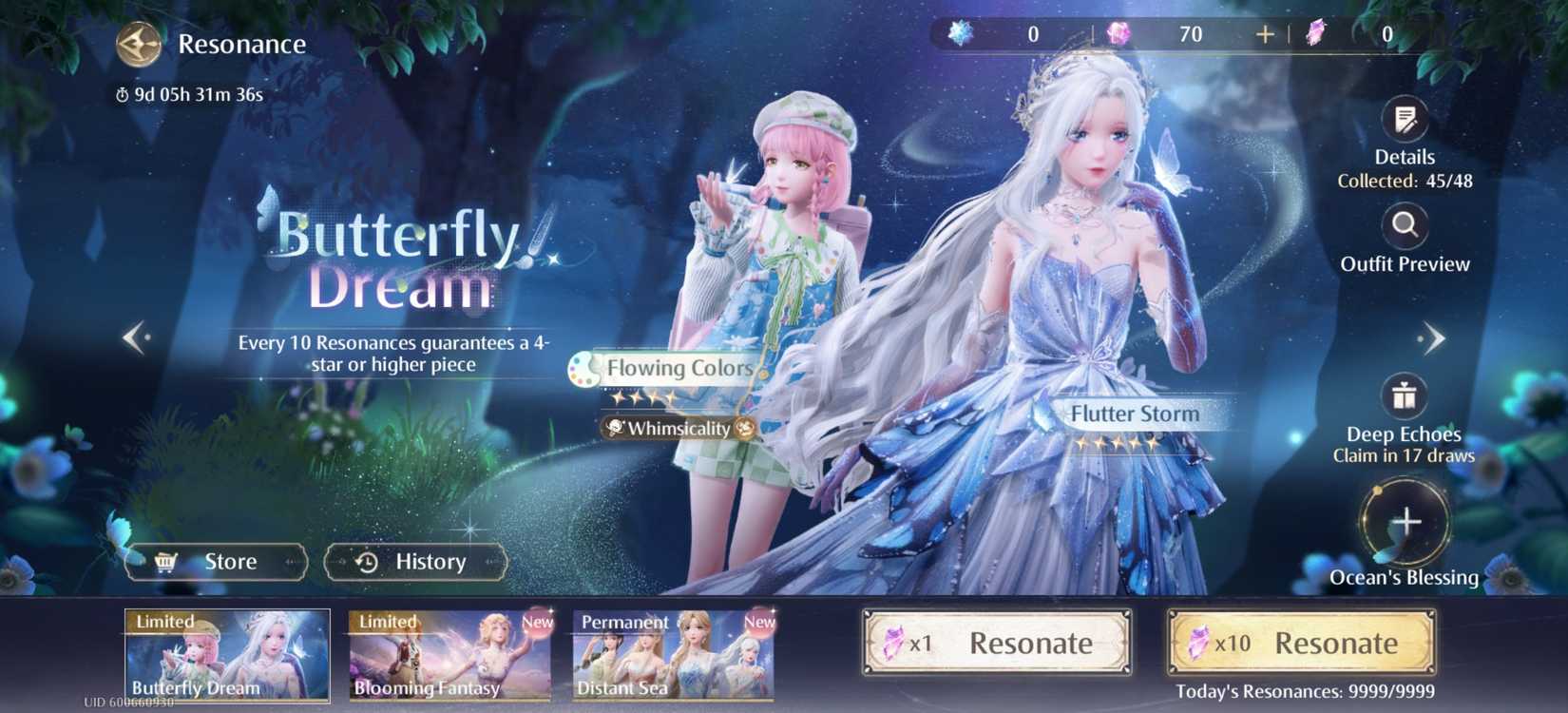Resonate once with the x1 button
This screenshot has width=1568, height=713.
(x=997, y=644)
